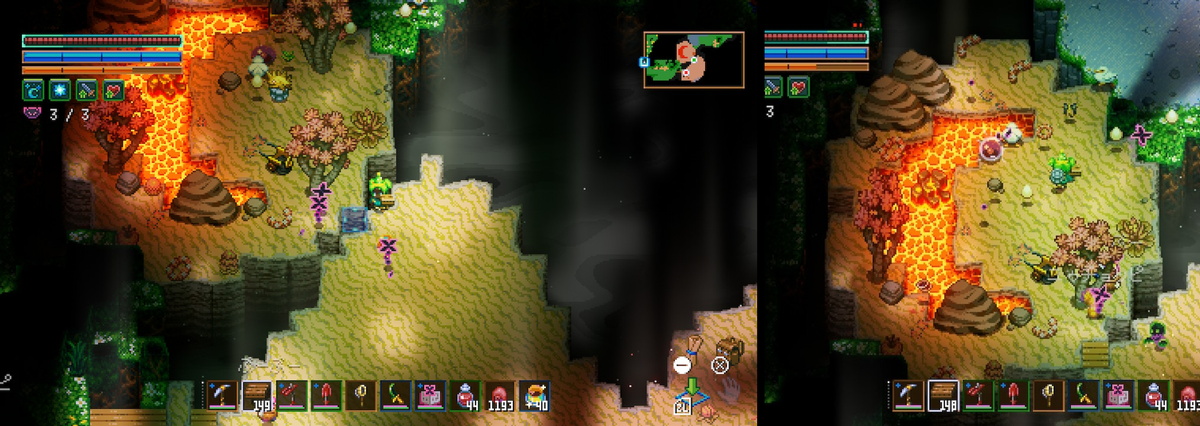Inspect the blue starburst buff icon

coord(59,90)
